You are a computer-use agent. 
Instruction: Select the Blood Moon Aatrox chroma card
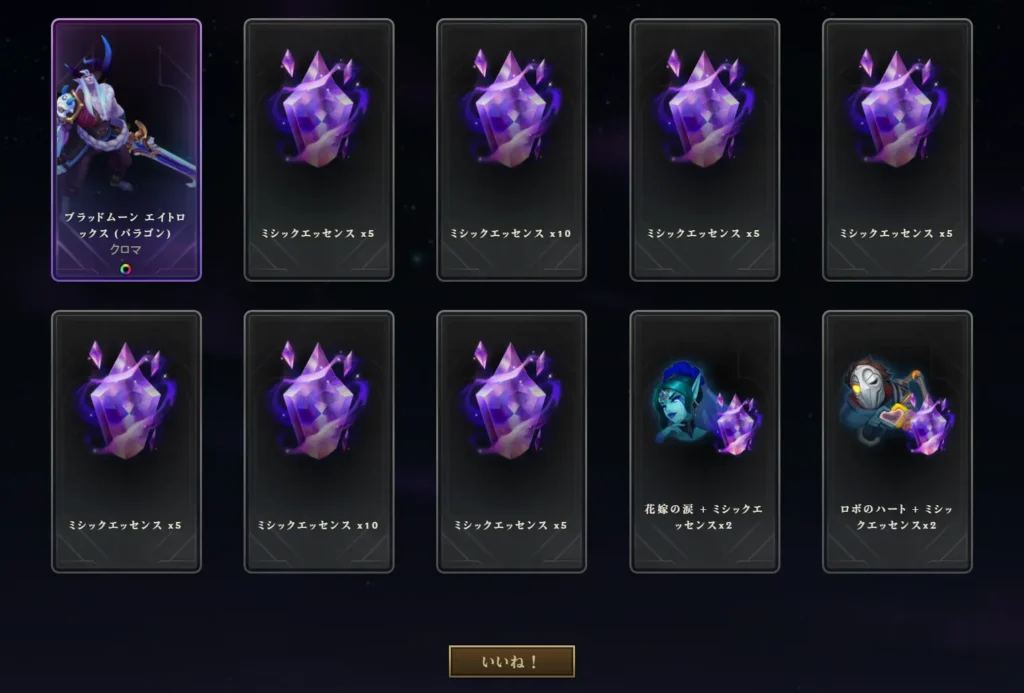126,150
